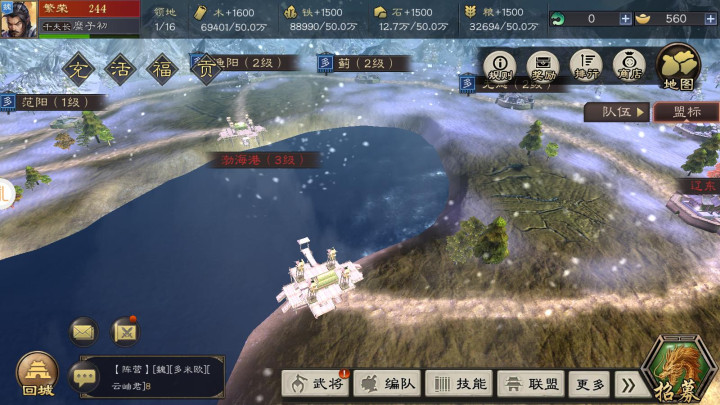Open the mail envelope icon
The image size is (720, 405).
(83, 331)
